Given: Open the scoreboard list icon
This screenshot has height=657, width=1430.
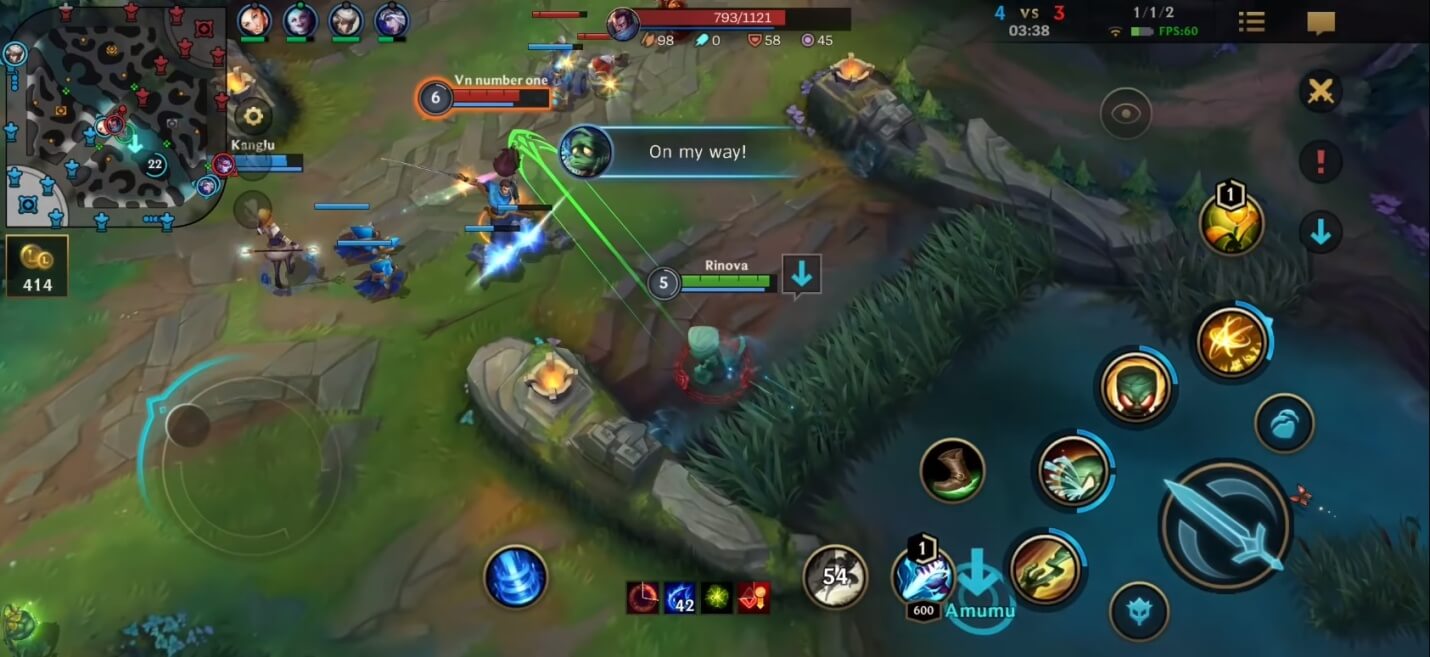Looking at the screenshot, I should coord(1251,21).
